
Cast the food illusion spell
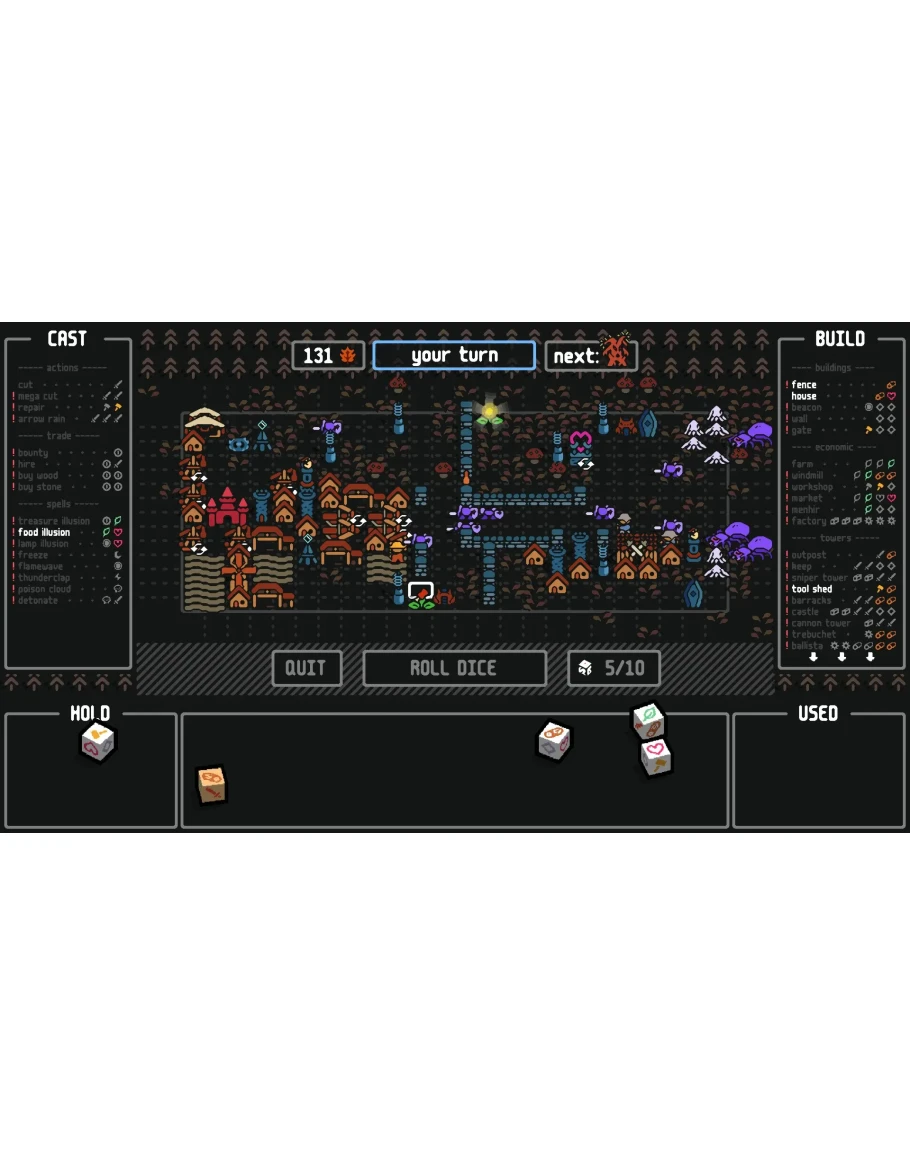(x=45, y=532)
